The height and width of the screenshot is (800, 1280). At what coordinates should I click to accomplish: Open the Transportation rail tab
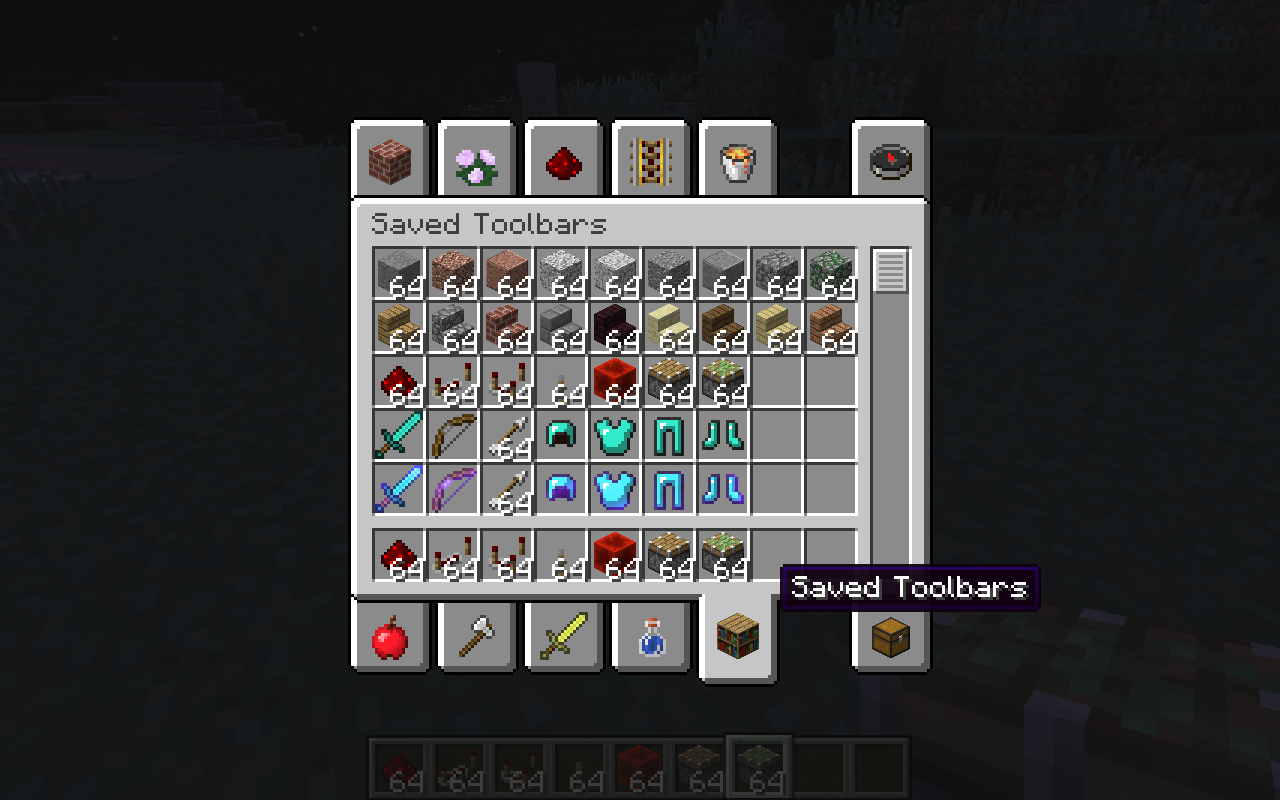coord(650,160)
